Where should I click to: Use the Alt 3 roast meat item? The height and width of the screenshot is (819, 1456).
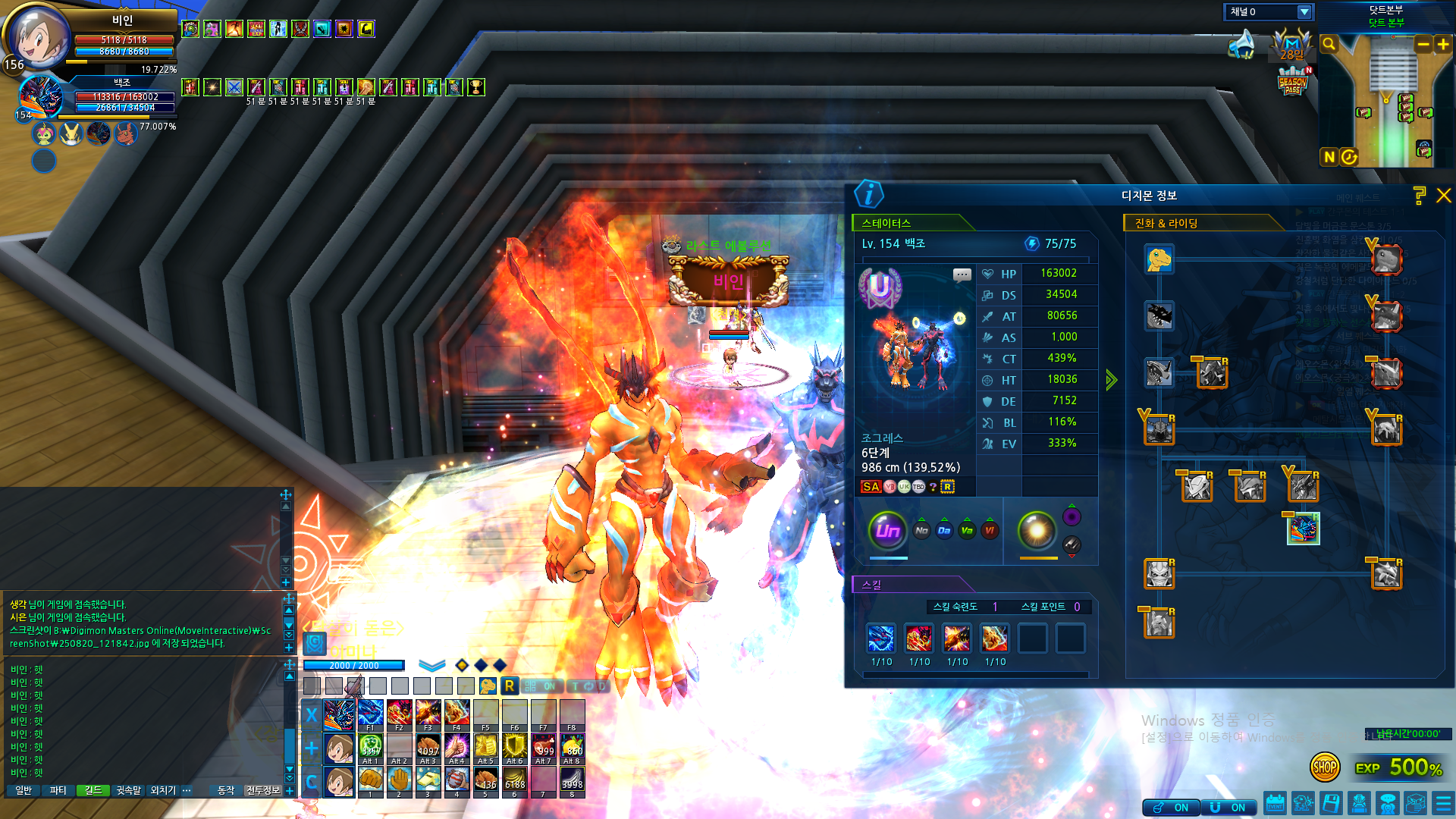[428, 748]
